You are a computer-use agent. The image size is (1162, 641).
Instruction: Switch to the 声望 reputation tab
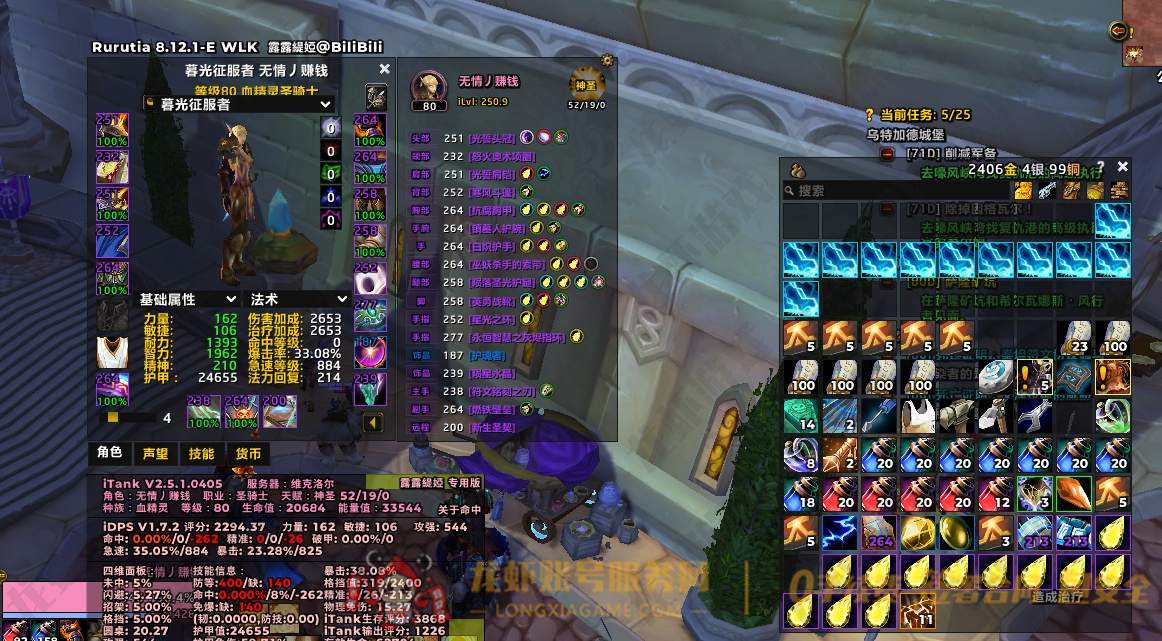point(155,453)
